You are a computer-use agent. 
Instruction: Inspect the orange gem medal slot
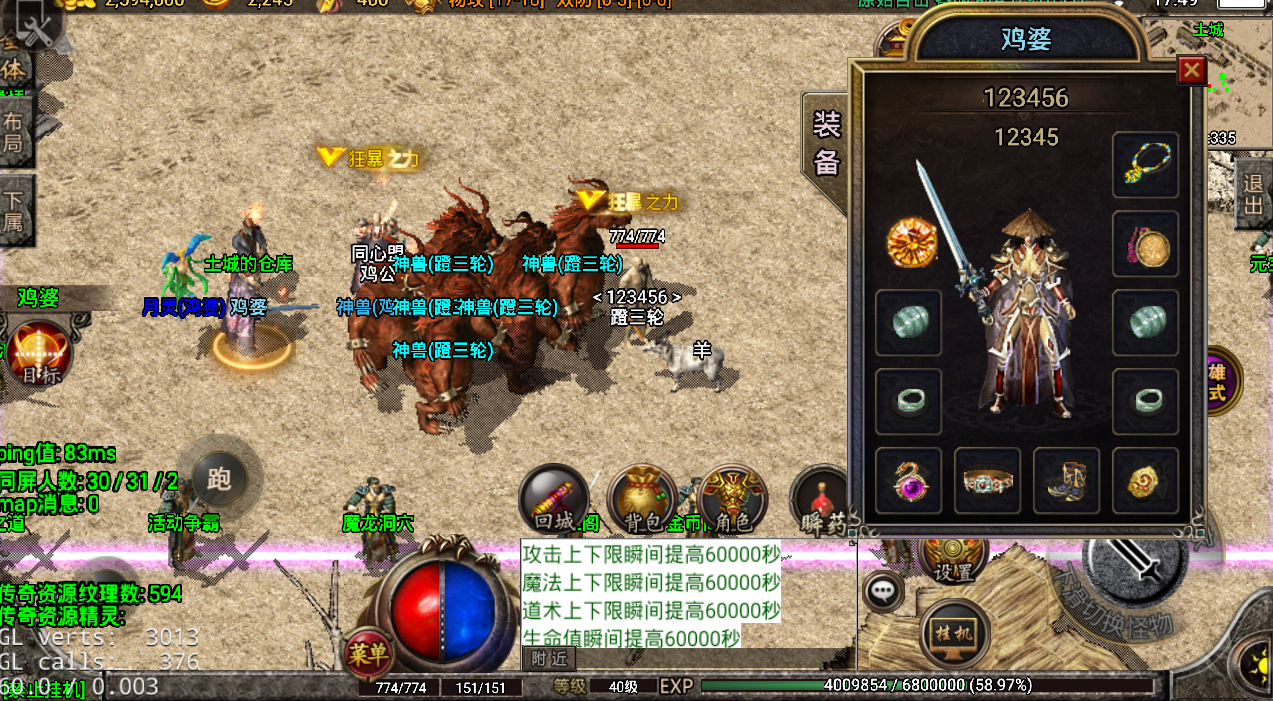[x=909, y=242]
